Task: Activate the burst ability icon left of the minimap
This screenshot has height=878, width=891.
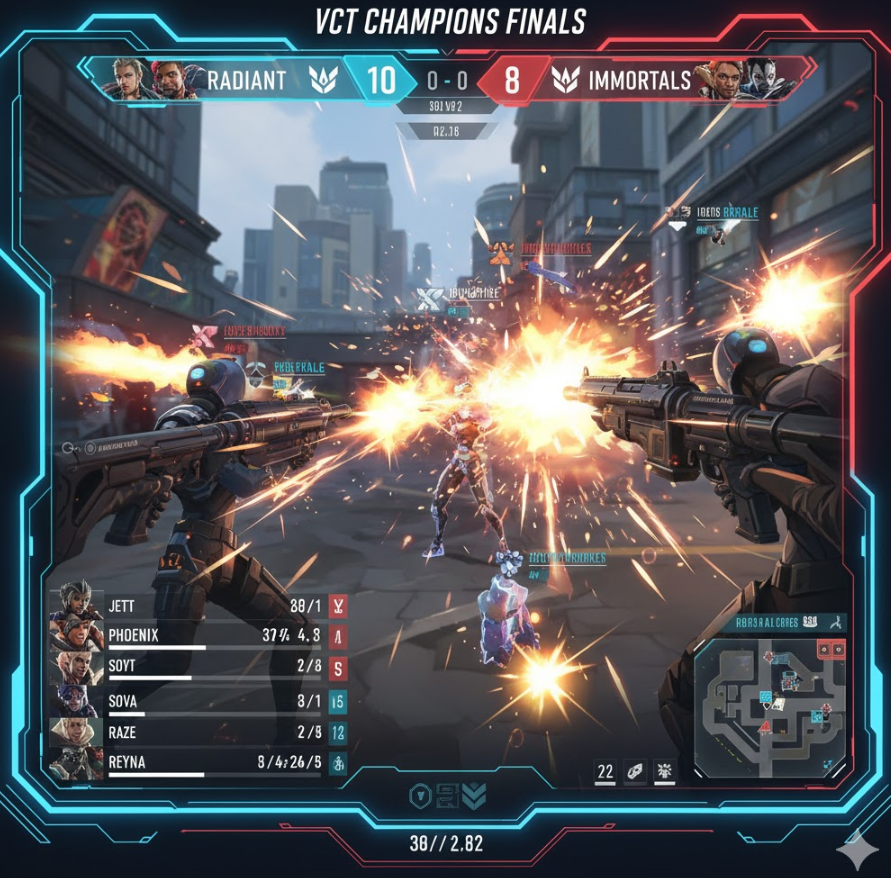Action: (x=664, y=770)
